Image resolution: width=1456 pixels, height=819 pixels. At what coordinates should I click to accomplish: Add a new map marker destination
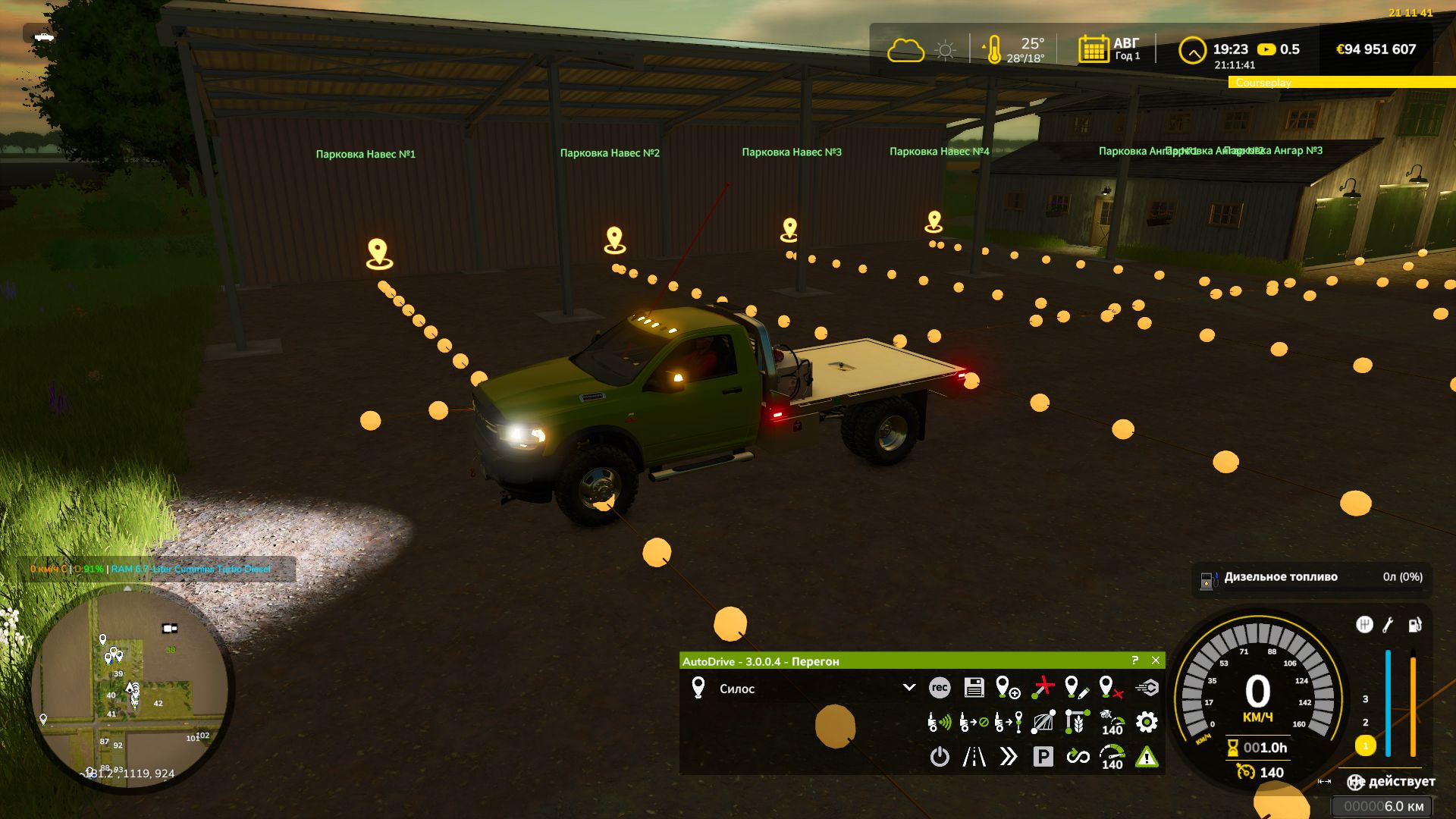pos(1007,688)
